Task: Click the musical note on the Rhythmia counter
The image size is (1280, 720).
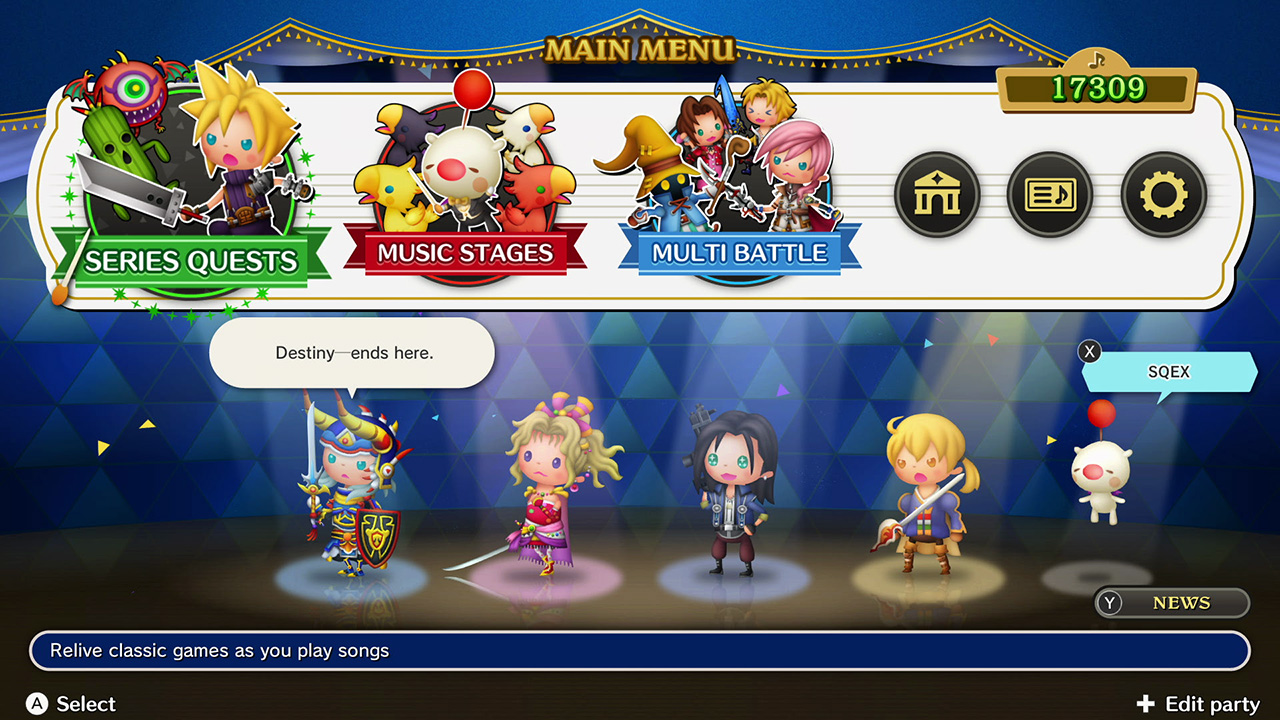Action: (x=1097, y=60)
